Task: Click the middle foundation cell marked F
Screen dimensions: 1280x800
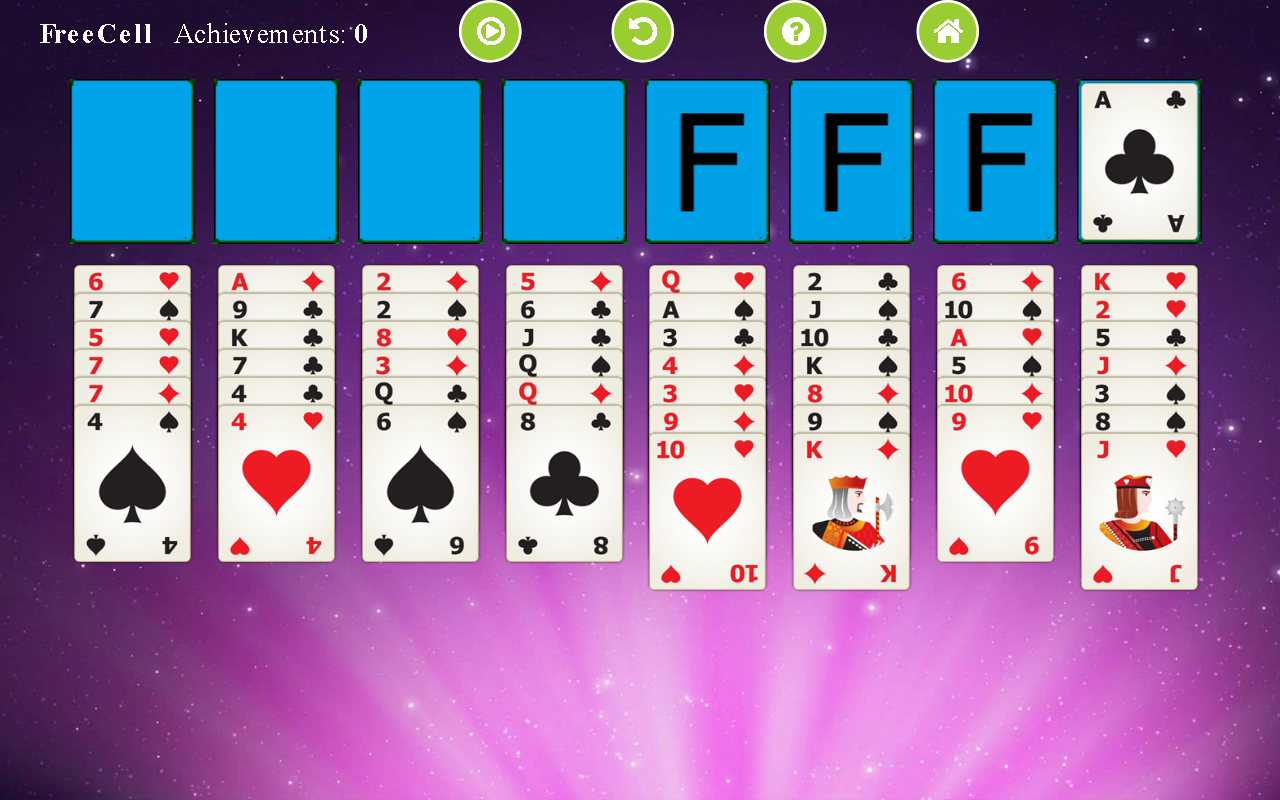Action: pyautogui.click(x=851, y=160)
